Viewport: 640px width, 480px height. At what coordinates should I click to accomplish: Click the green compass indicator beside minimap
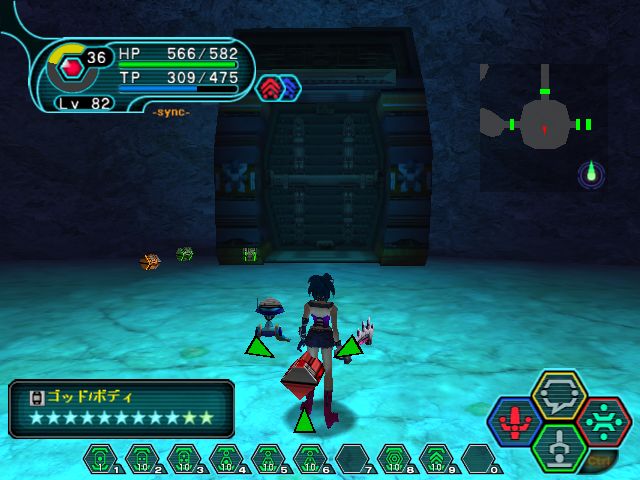(591, 174)
